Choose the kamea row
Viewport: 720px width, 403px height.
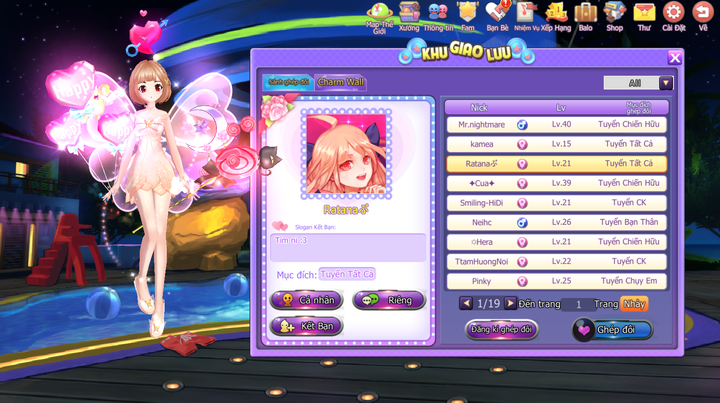click(556, 144)
